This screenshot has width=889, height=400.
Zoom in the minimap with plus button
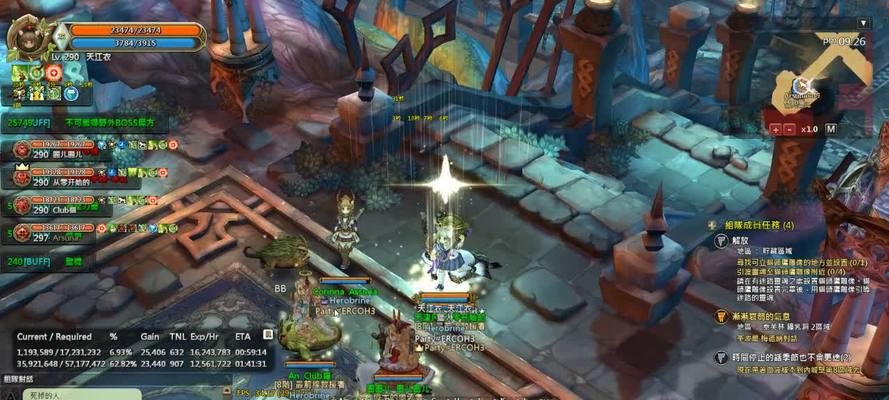tap(776, 129)
